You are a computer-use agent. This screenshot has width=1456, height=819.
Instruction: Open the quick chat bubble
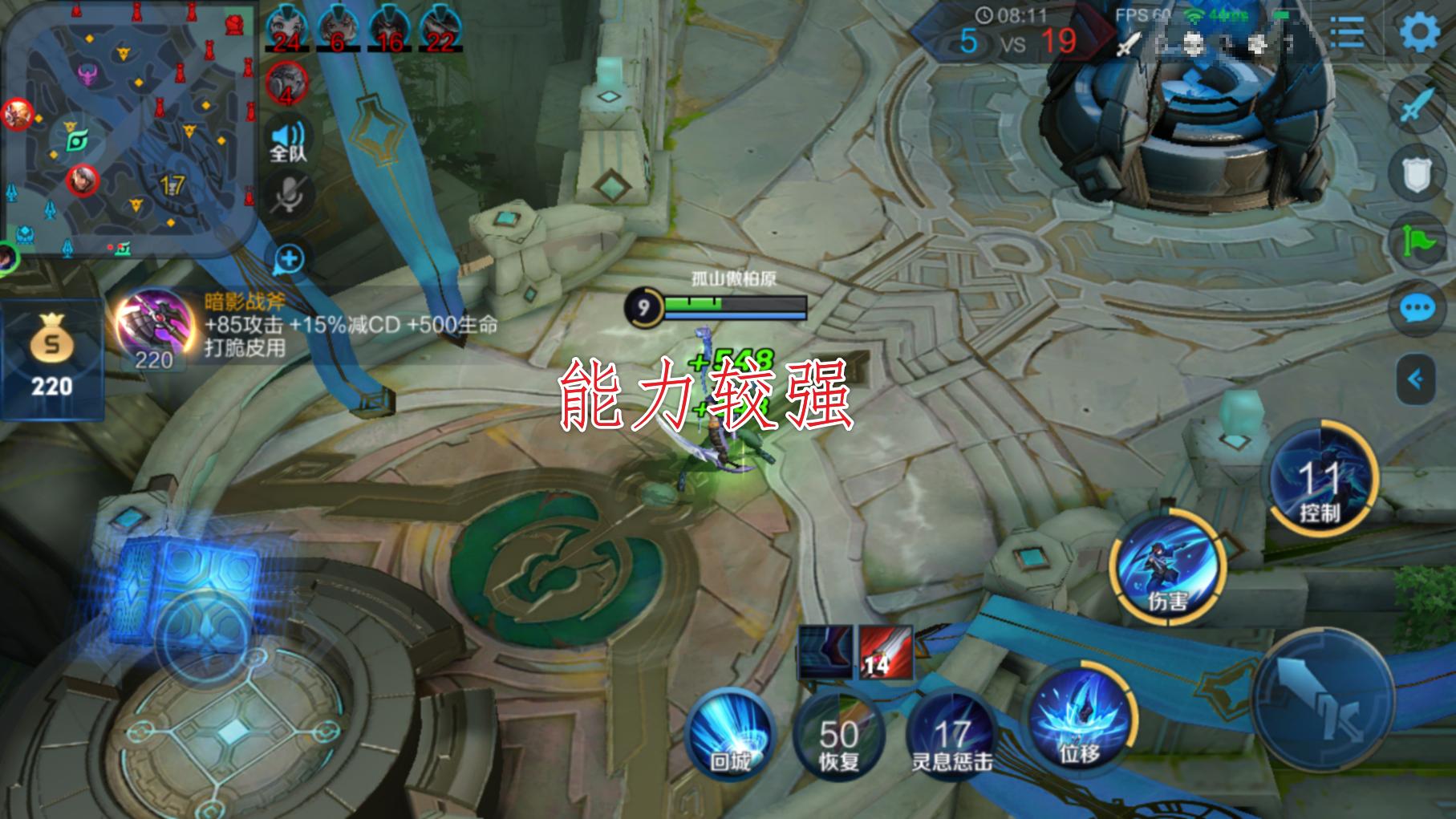pos(1417,309)
